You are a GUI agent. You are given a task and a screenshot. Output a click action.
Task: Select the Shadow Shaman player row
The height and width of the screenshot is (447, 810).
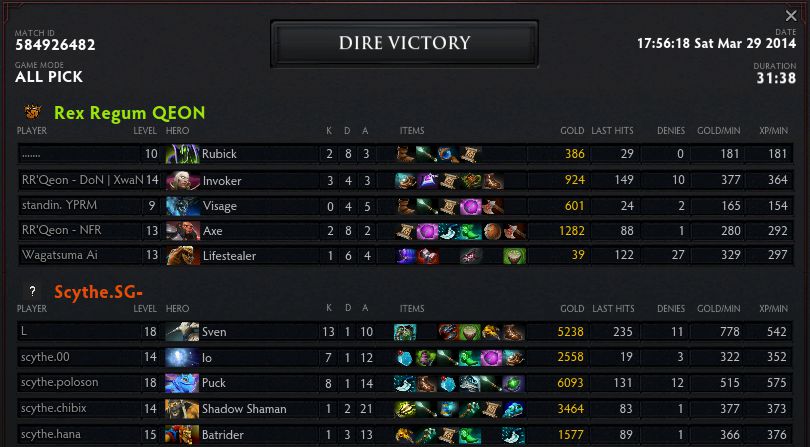[400, 408]
